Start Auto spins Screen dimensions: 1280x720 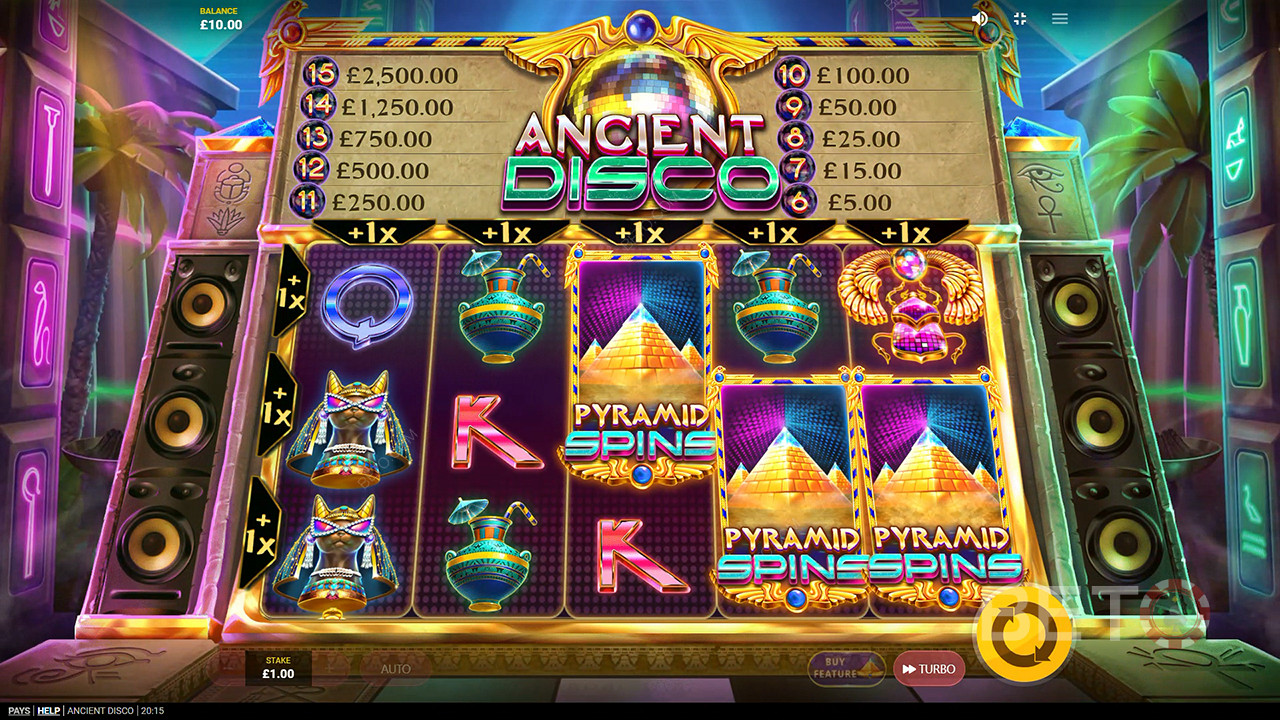tap(396, 669)
